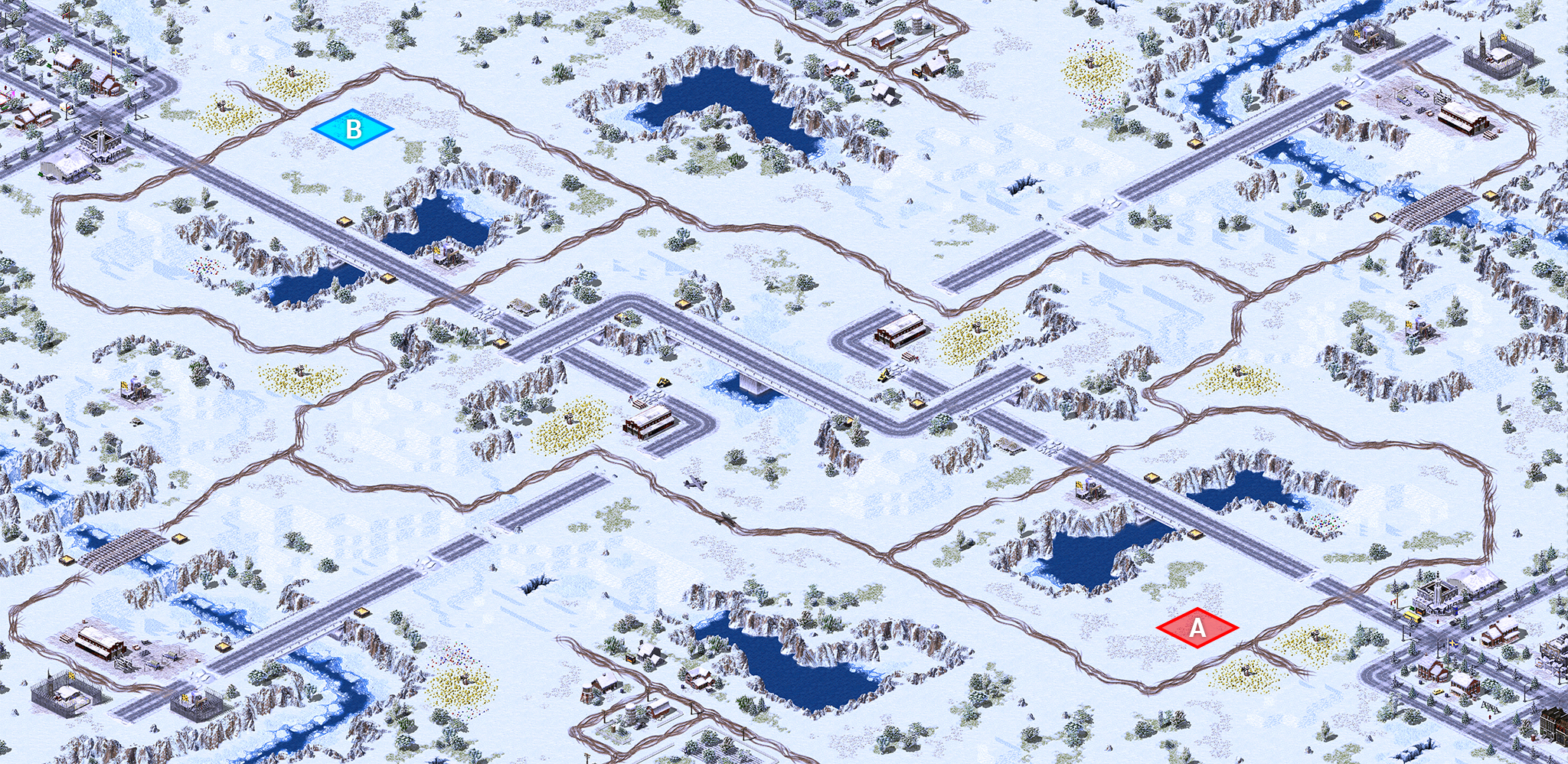1568x764 pixels.
Task: Select the red start position marker A
Action: [1197, 628]
